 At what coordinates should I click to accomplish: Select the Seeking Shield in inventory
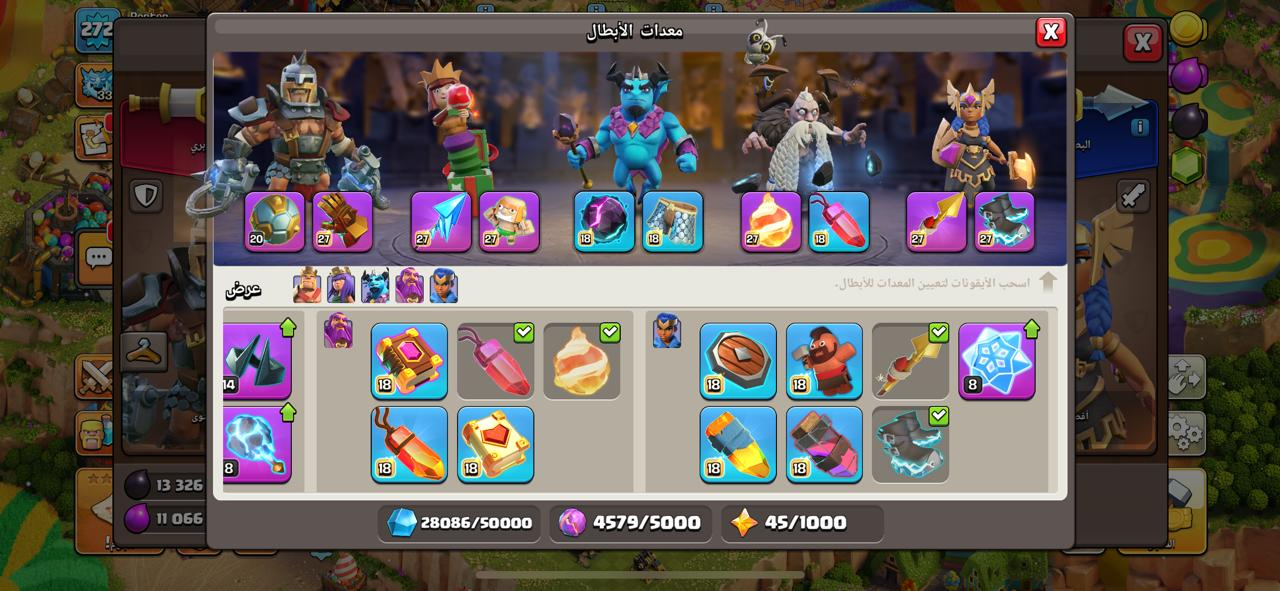[738, 361]
